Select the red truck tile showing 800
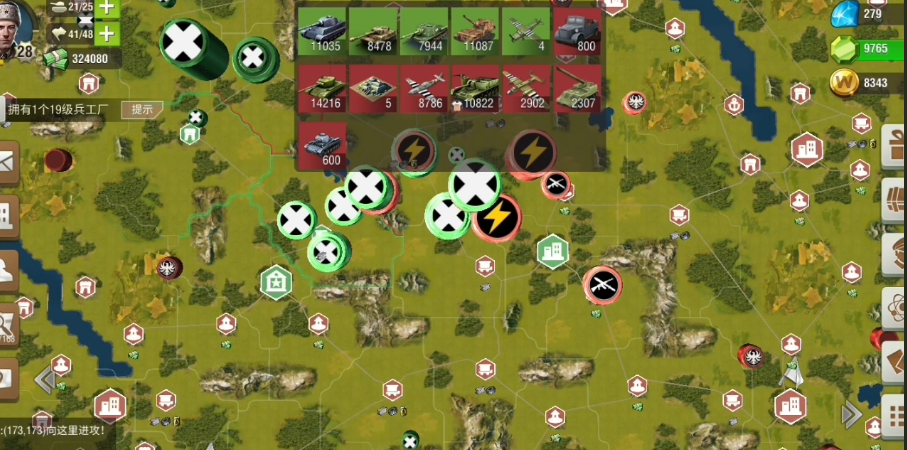Viewport: 907px width, 450px height. (577, 31)
